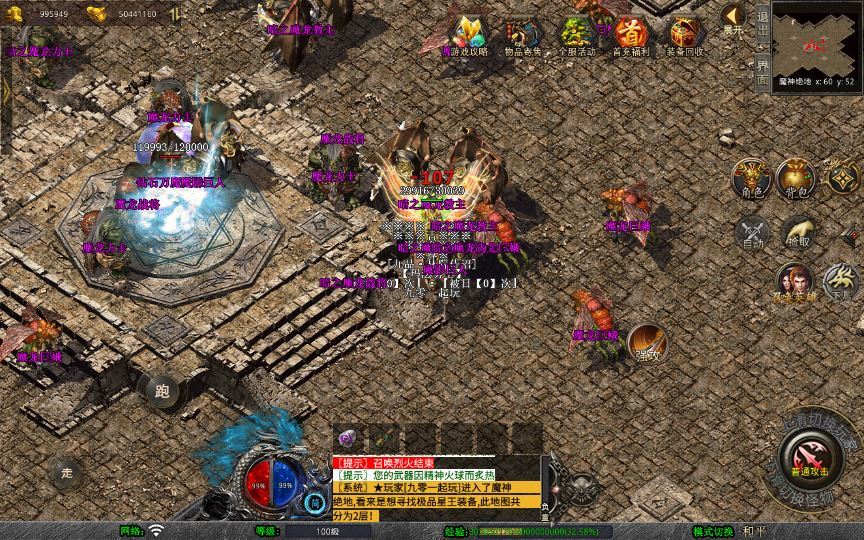The height and width of the screenshot is (540, 864).
Task: Open the 装备回收 equipment recycling chest
Action: [685, 33]
